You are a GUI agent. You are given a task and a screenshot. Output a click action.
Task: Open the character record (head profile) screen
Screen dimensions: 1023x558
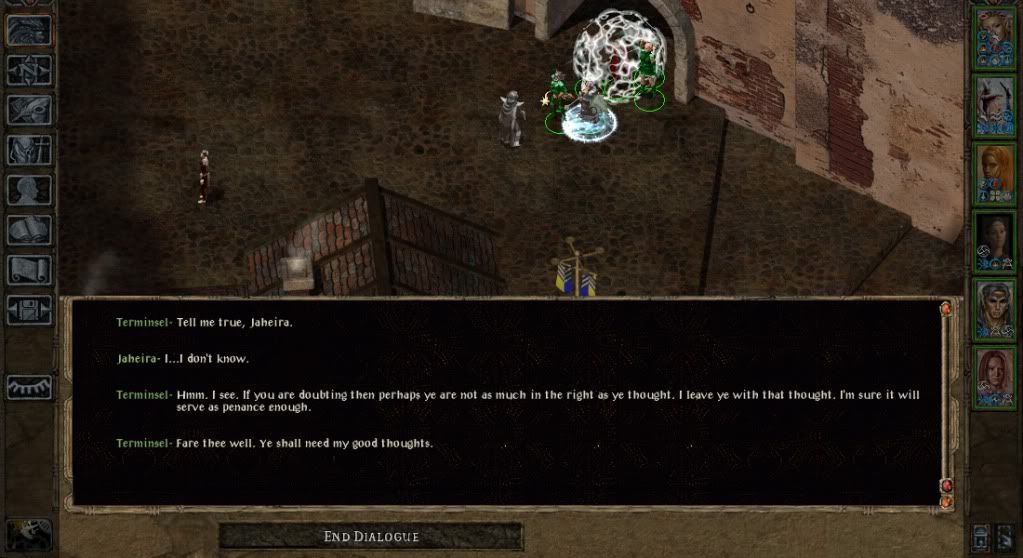coord(29,190)
